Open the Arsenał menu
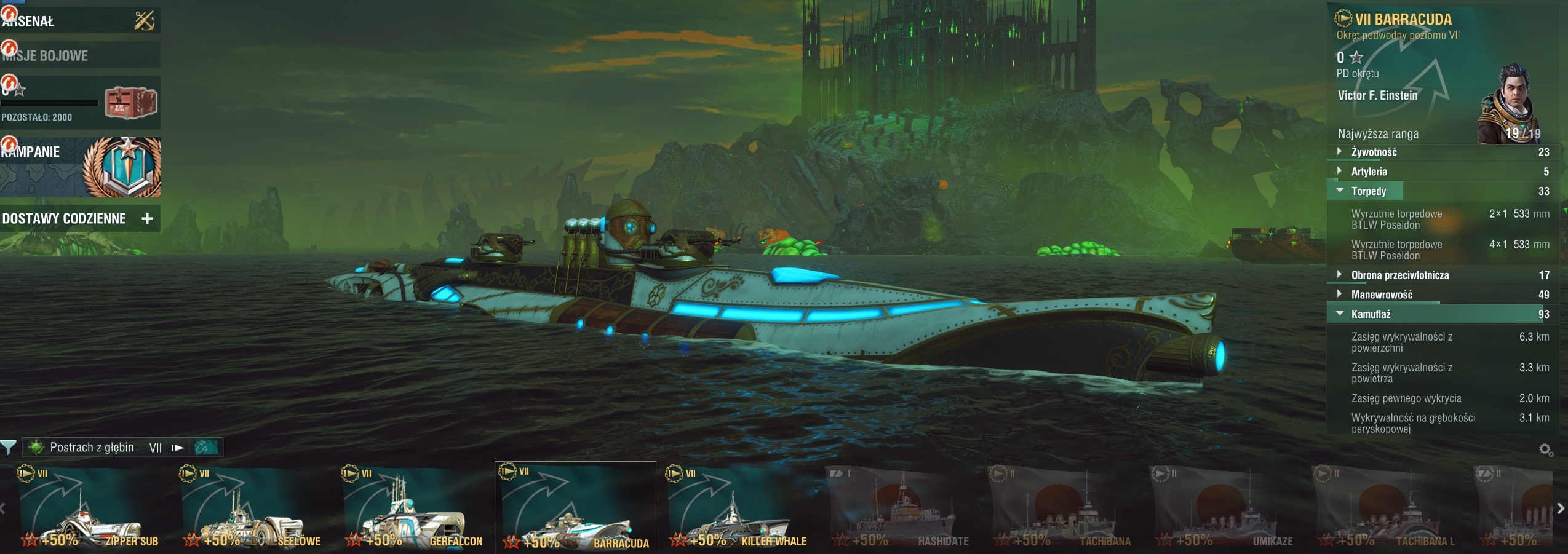The height and width of the screenshot is (554, 1568). [80, 21]
